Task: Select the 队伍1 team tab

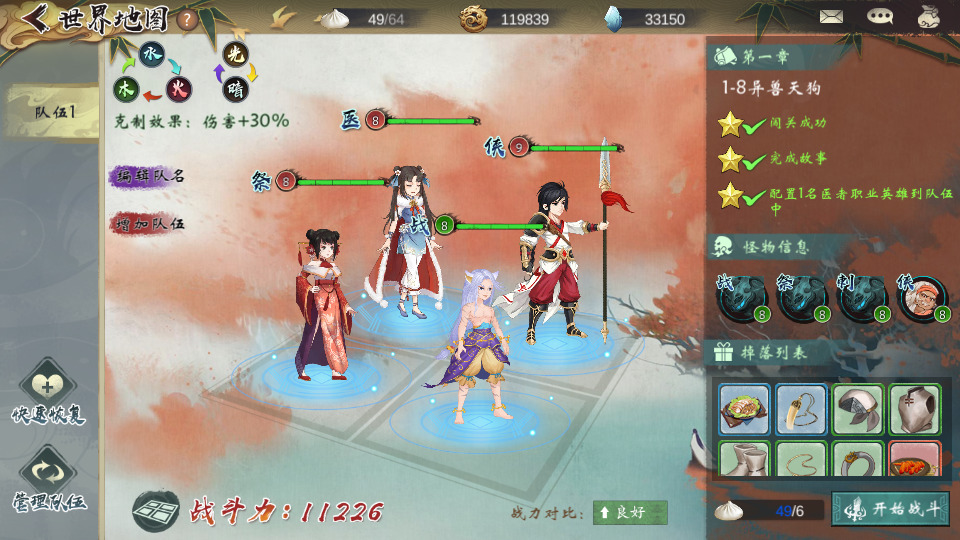Action: coord(53,112)
